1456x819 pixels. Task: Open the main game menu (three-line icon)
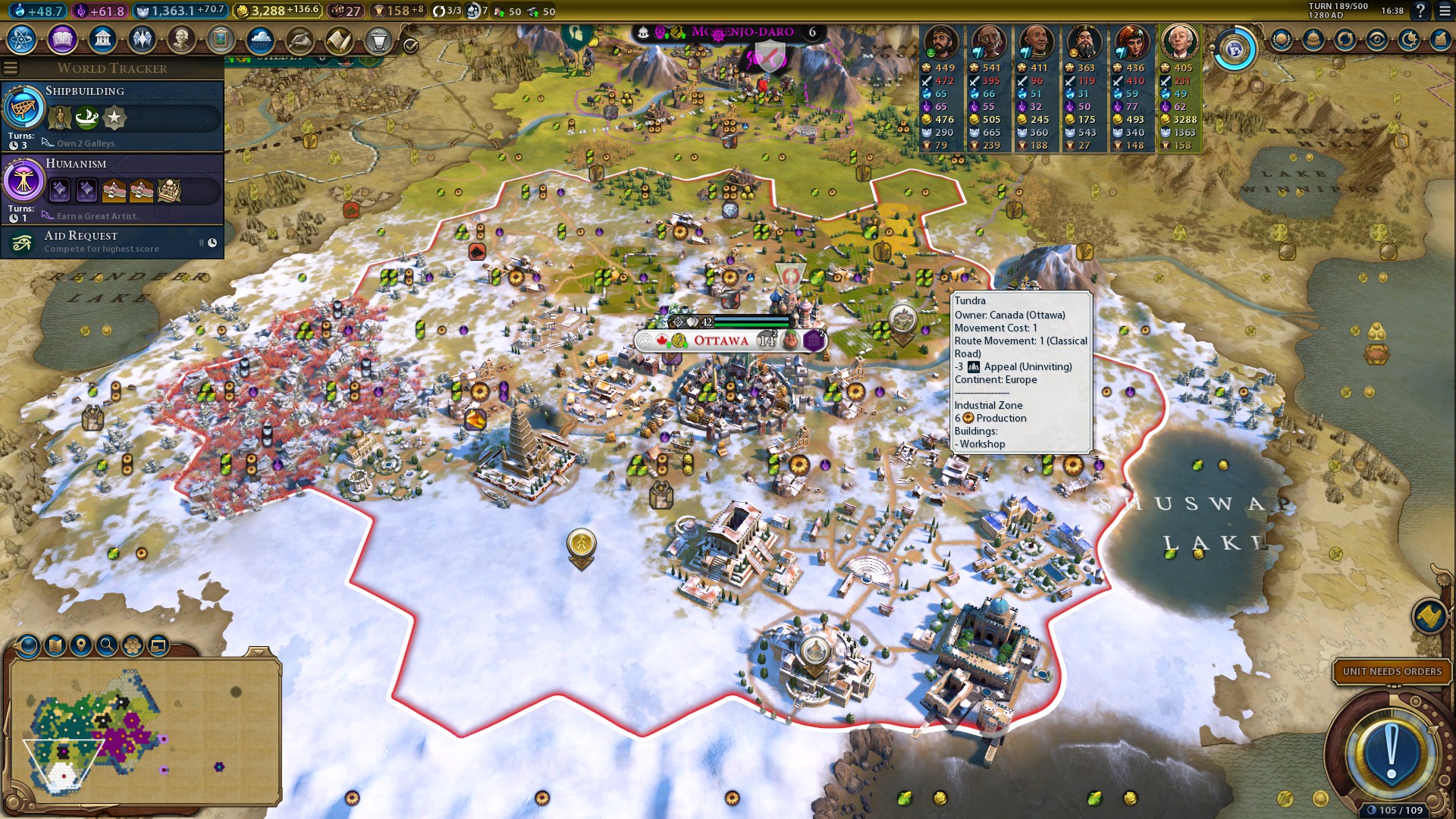coord(1445,11)
